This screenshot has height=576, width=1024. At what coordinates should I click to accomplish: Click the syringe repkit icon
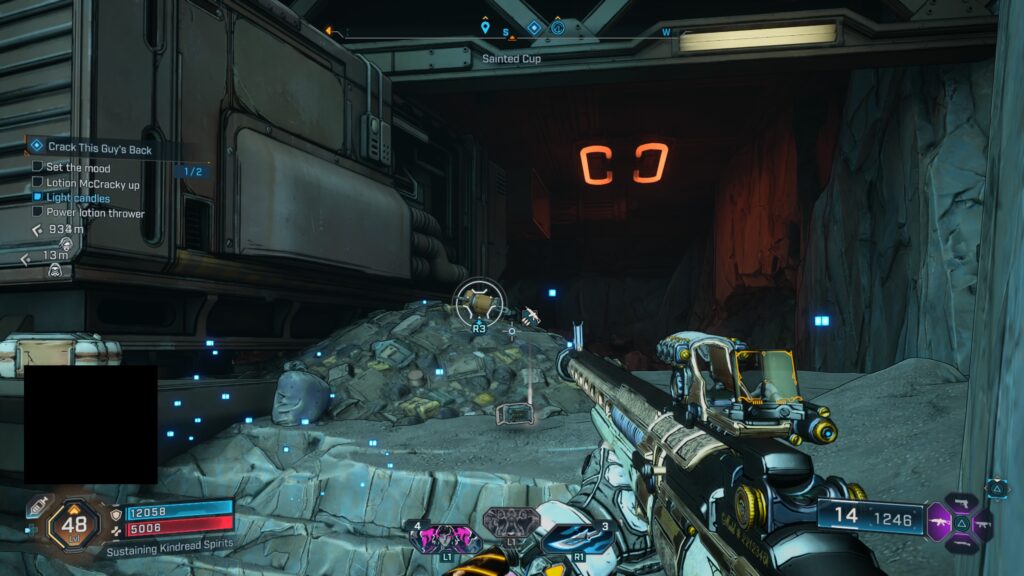coord(37,507)
